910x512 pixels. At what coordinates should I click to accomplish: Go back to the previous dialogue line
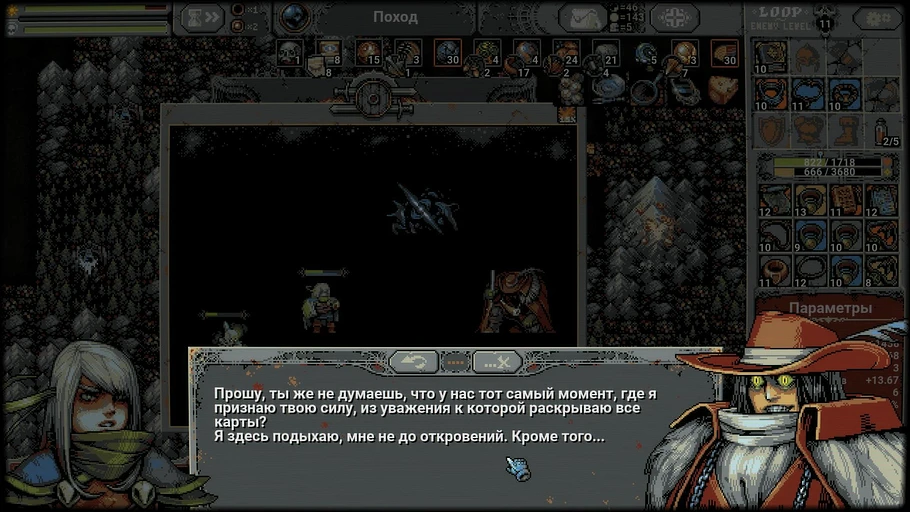pyautogui.click(x=414, y=361)
